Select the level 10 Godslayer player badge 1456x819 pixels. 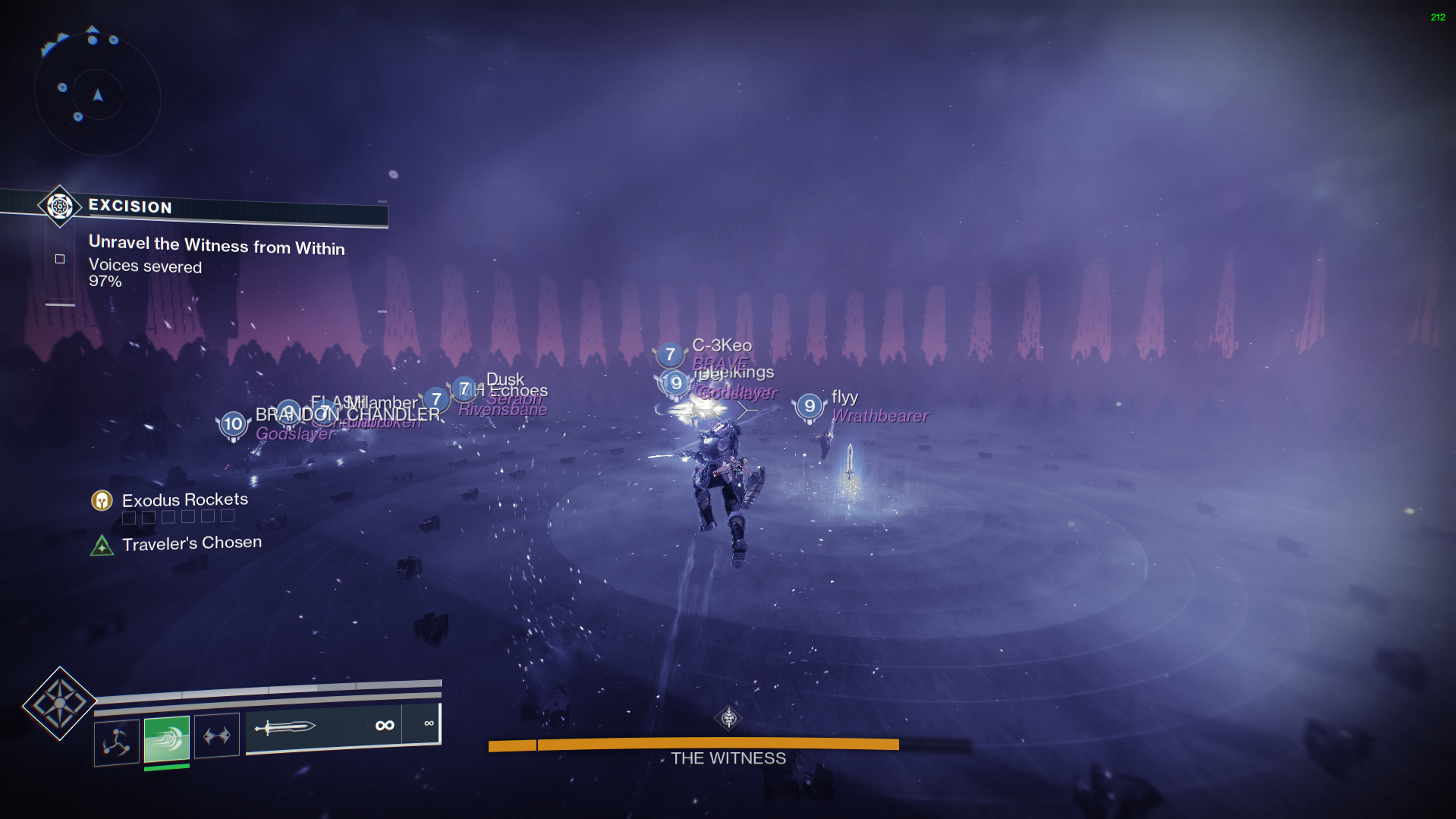coord(233,424)
